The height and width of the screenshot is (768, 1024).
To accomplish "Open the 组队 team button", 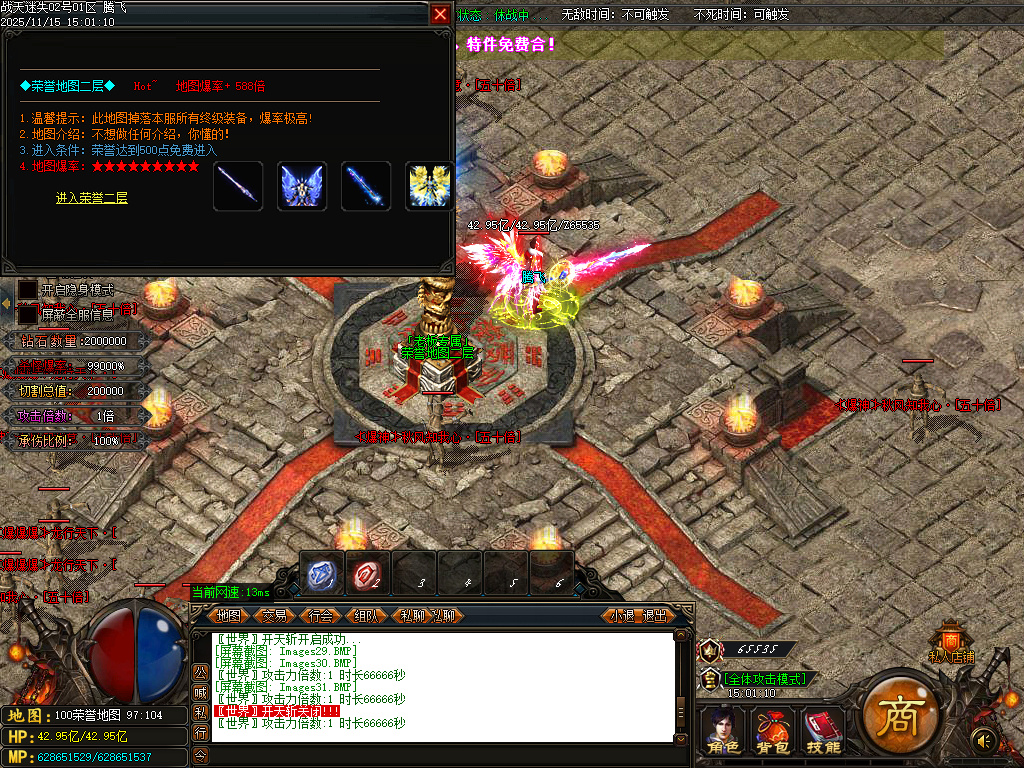I will (366, 616).
